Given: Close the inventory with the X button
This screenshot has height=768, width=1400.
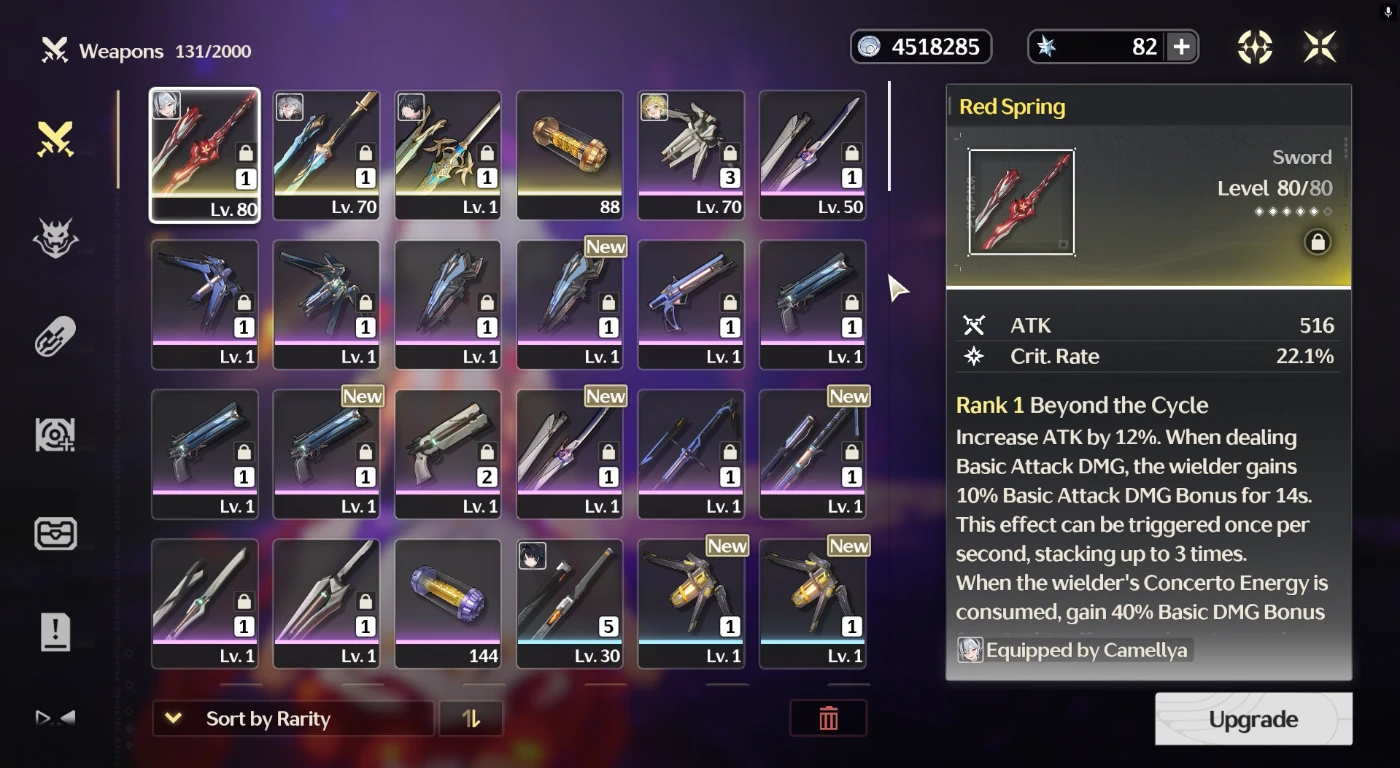Looking at the screenshot, I should tap(1320, 47).
